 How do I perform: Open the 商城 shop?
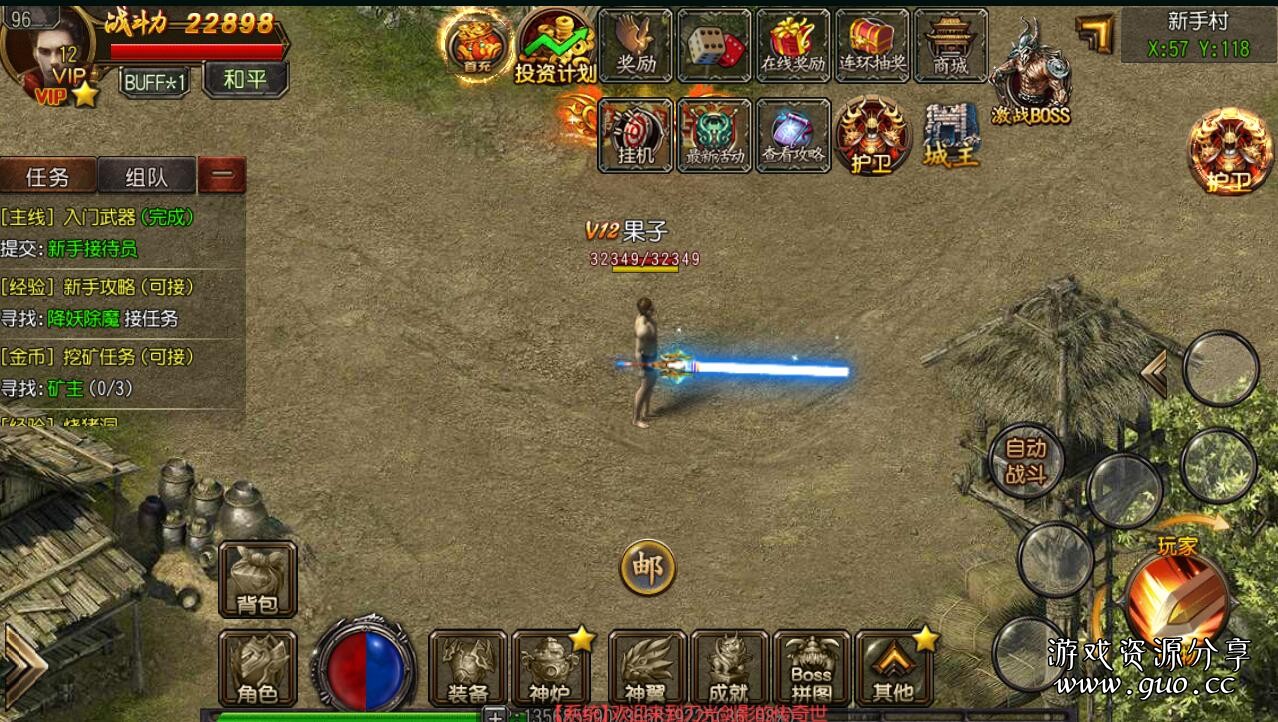(950, 45)
